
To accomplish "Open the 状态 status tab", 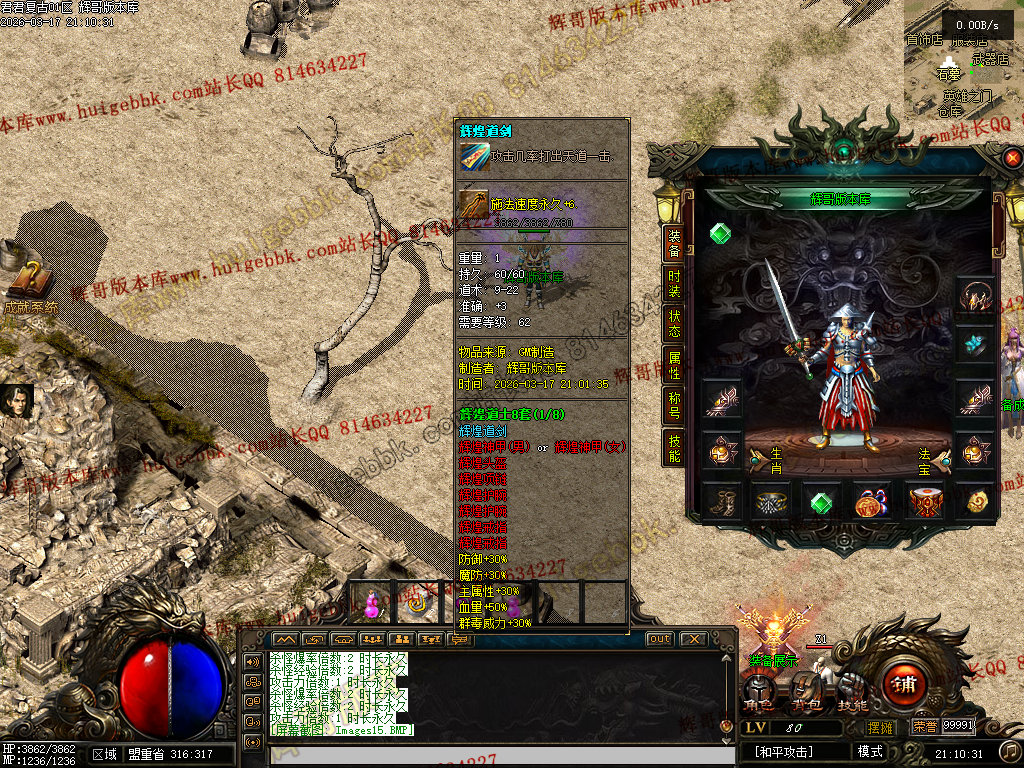I will pos(675,323).
